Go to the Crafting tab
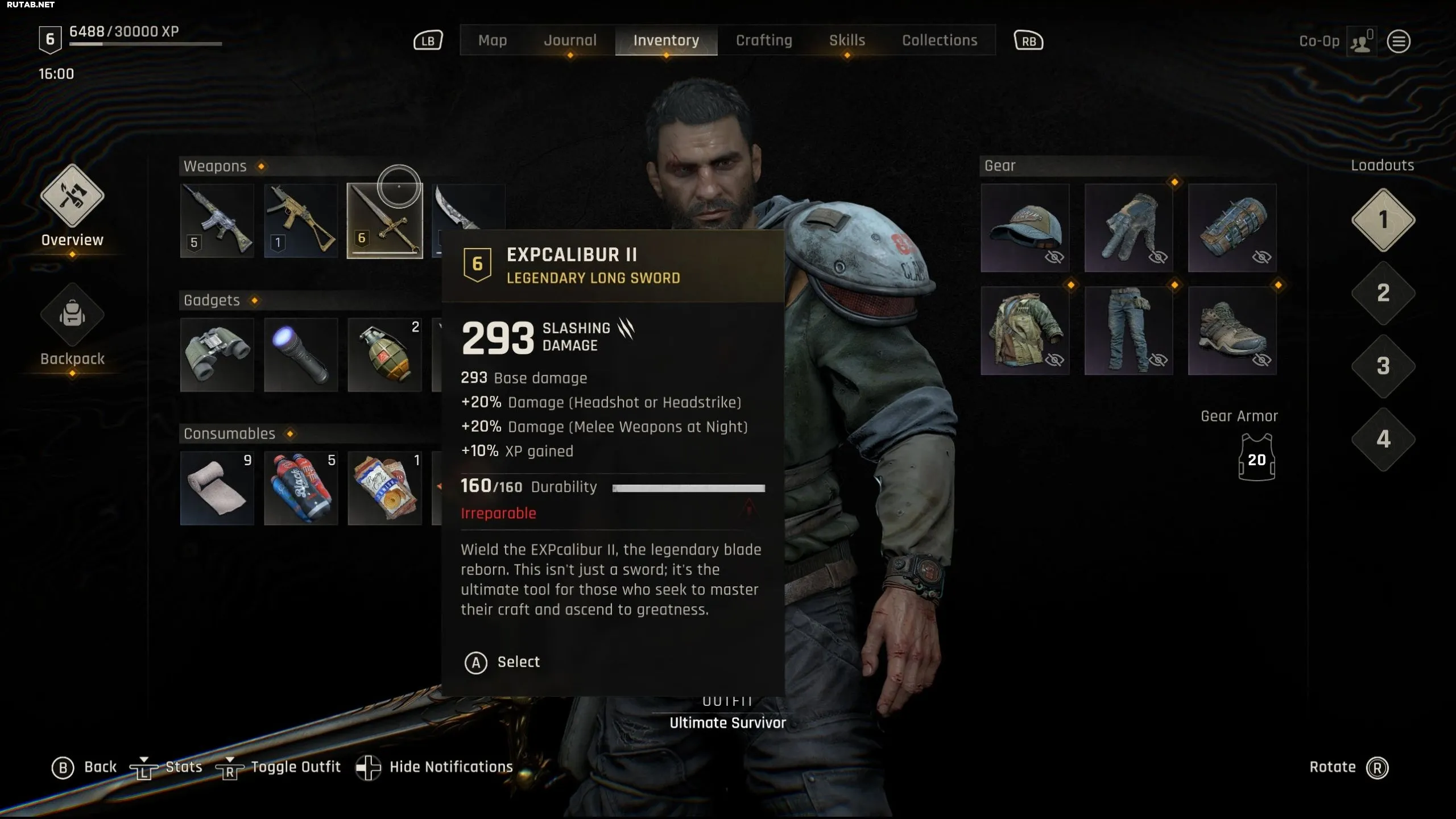Image resolution: width=1456 pixels, height=819 pixels. pyautogui.click(x=764, y=40)
